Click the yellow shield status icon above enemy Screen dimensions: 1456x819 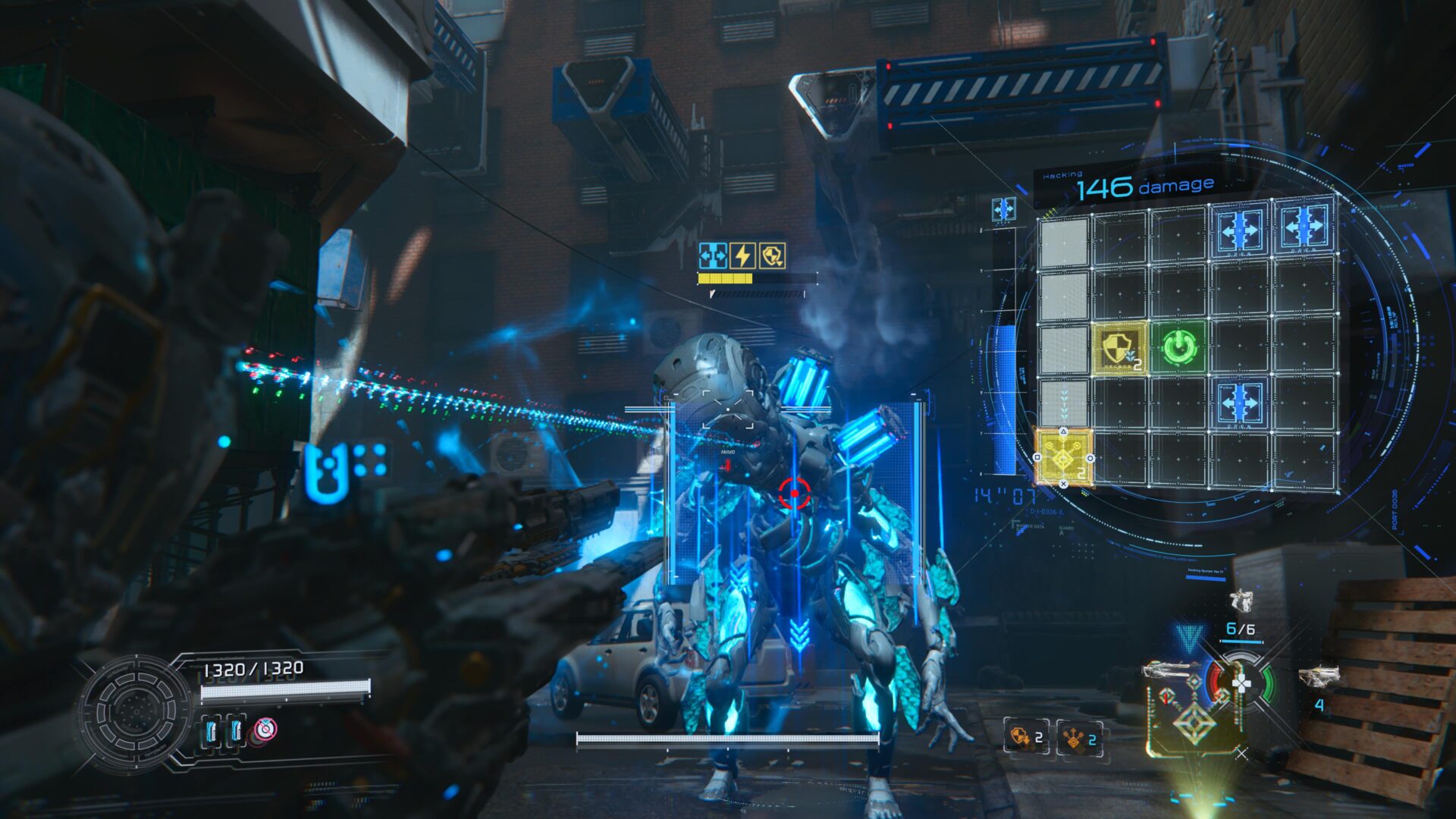click(x=772, y=256)
